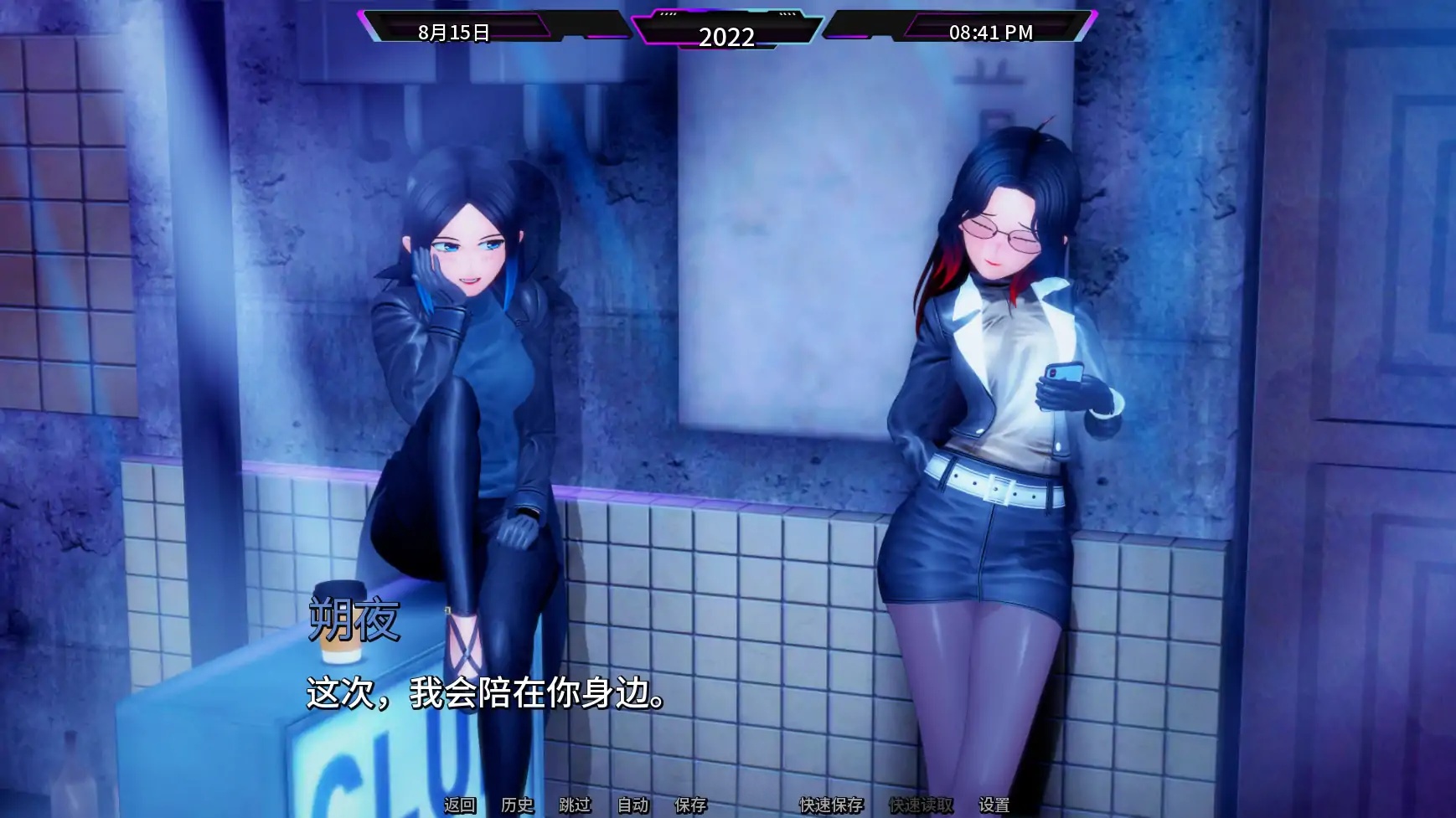Activate 快速读取 quick load
The image size is (1456, 818).
[x=920, y=807]
